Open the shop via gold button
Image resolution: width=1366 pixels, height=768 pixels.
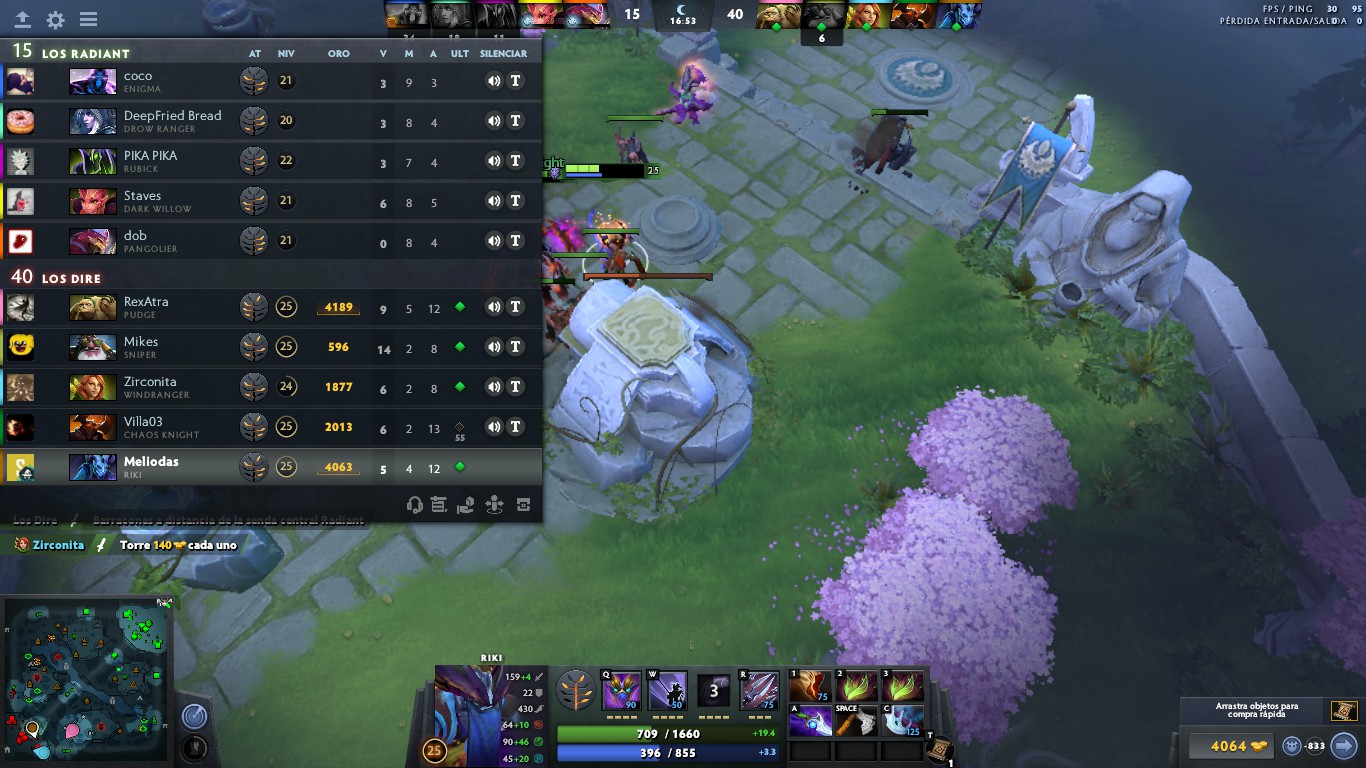tap(1228, 746)
